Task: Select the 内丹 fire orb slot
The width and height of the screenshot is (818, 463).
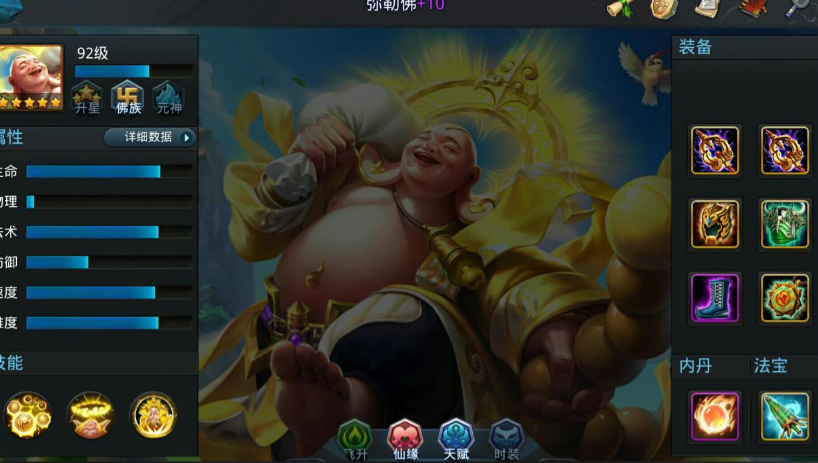Action: [715, 416]
